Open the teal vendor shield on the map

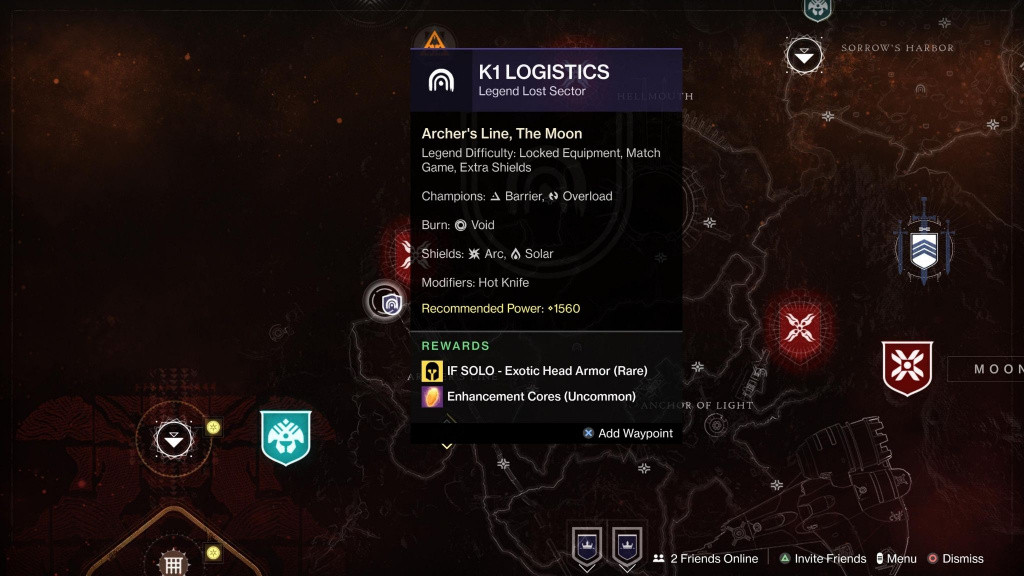[286, 437]
